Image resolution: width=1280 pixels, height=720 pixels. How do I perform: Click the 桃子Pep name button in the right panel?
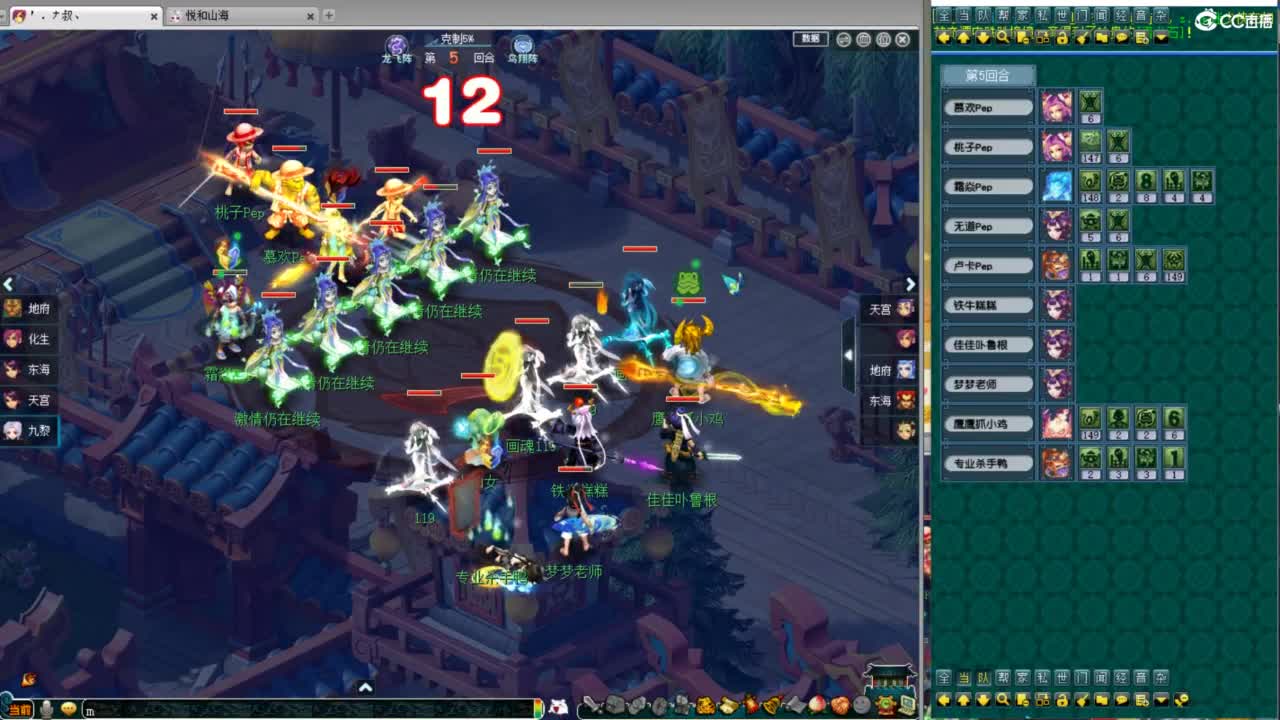(x=987, y=146)
